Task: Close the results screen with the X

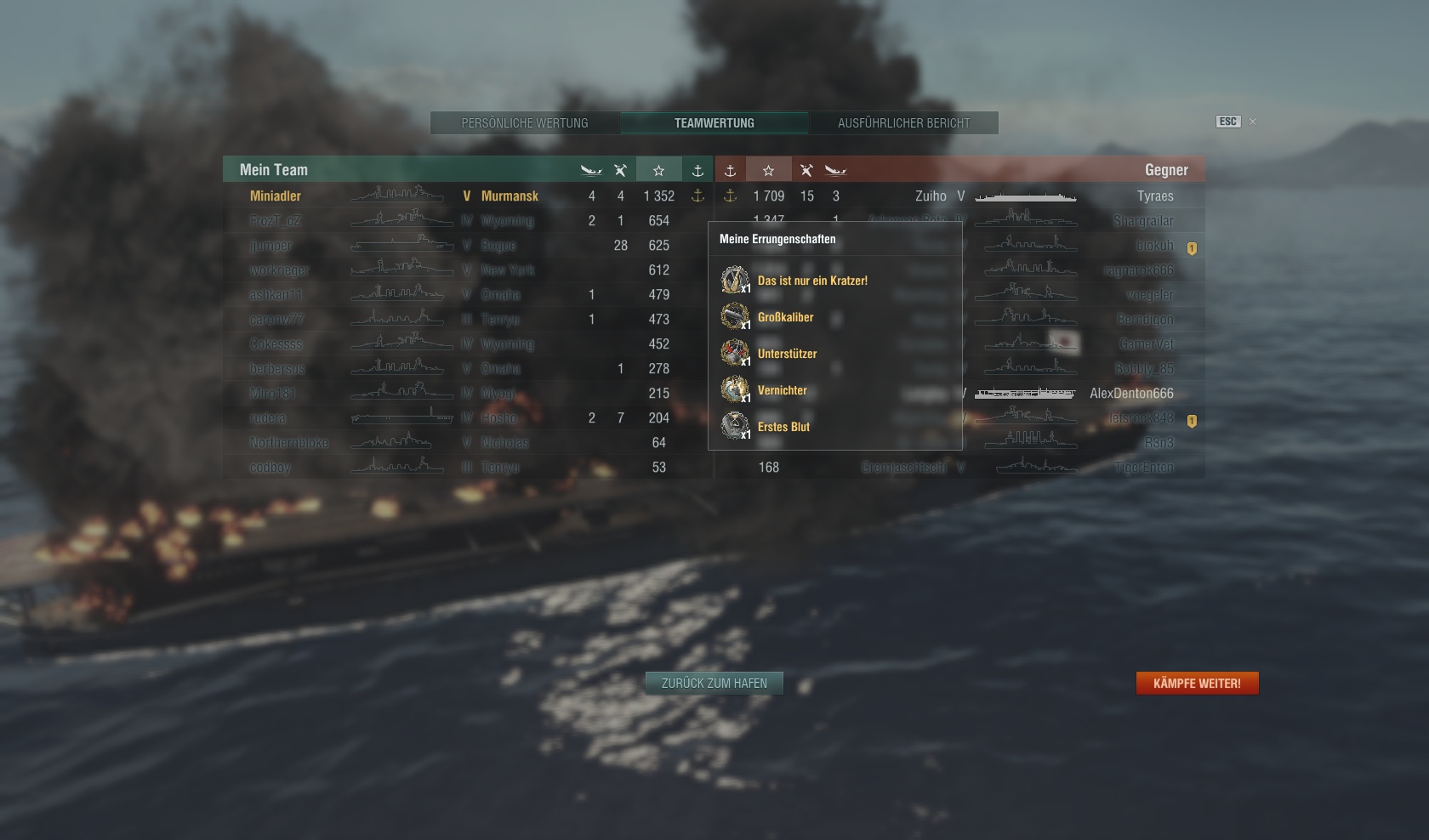Action: point(1252,122)
